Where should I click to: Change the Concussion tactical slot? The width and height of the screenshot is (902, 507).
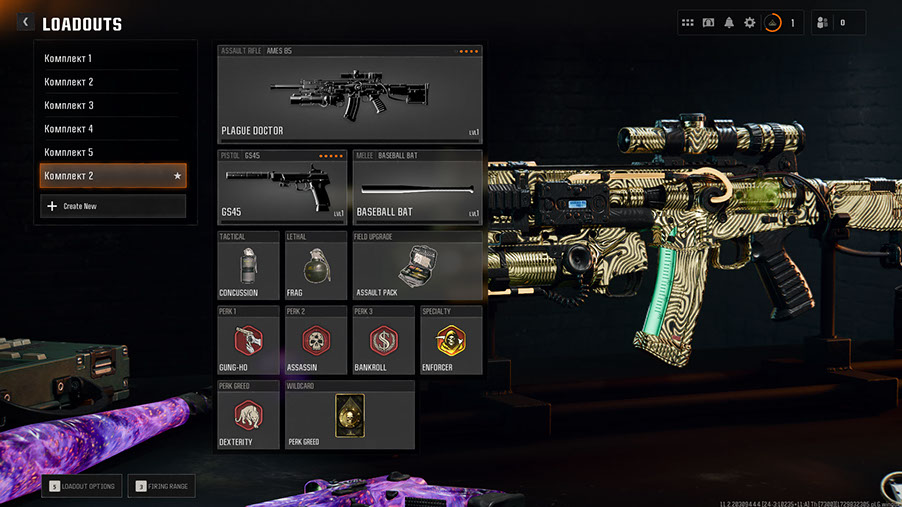(248, 266)
